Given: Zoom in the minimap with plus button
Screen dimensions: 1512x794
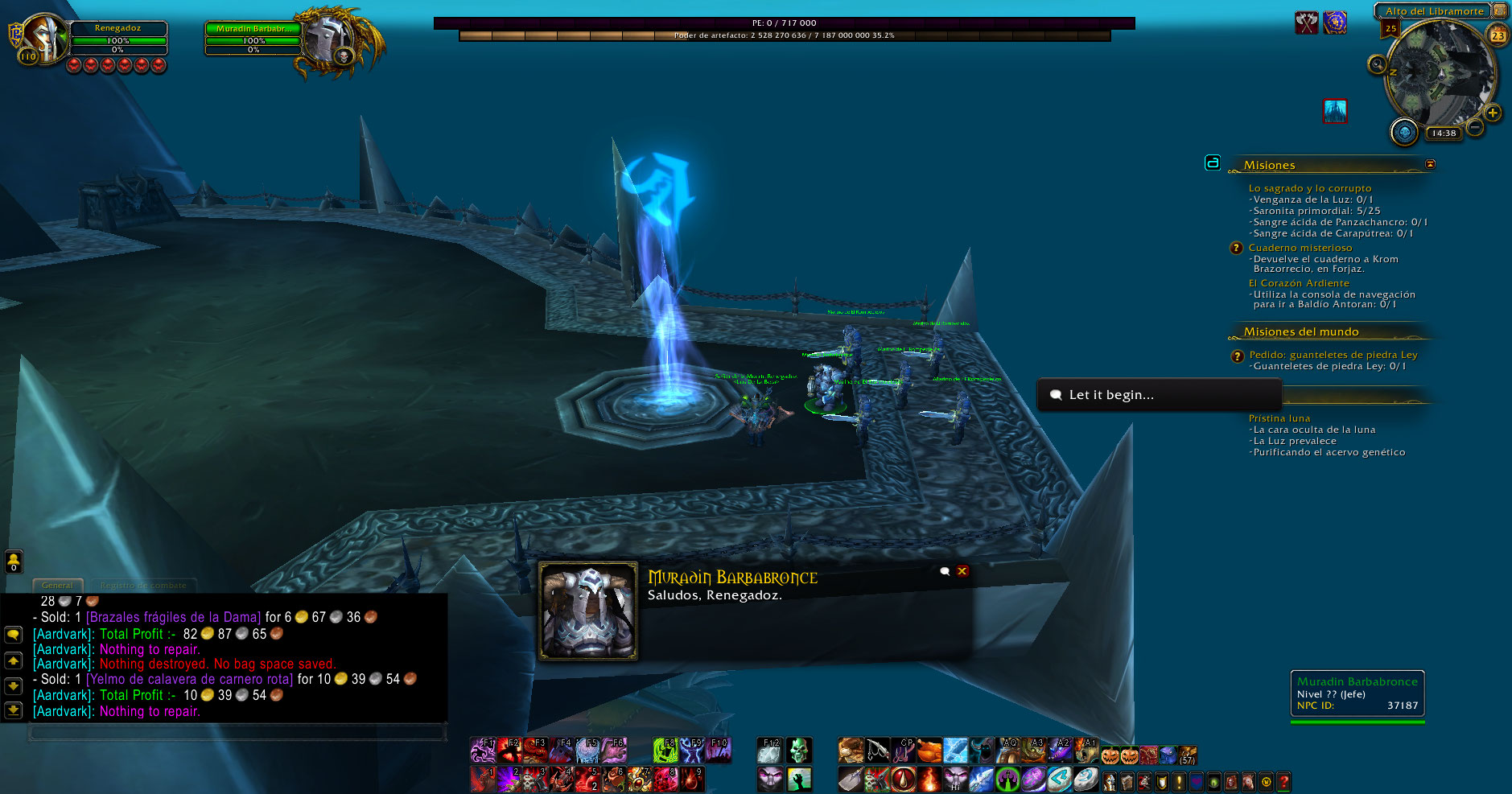Looking at the screenshot, I should (1493, 113).
